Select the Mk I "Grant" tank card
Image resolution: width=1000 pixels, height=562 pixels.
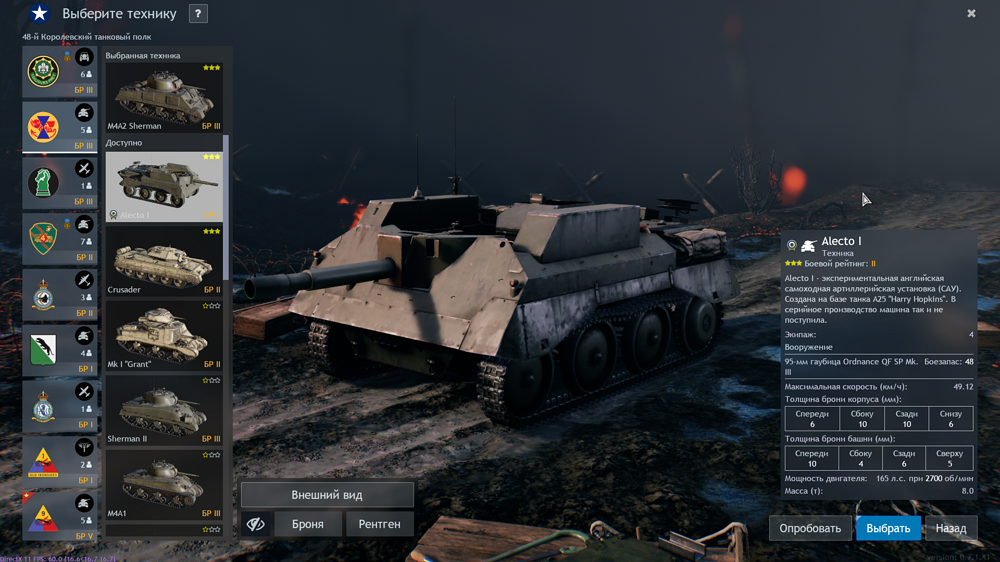click(164, 335)
